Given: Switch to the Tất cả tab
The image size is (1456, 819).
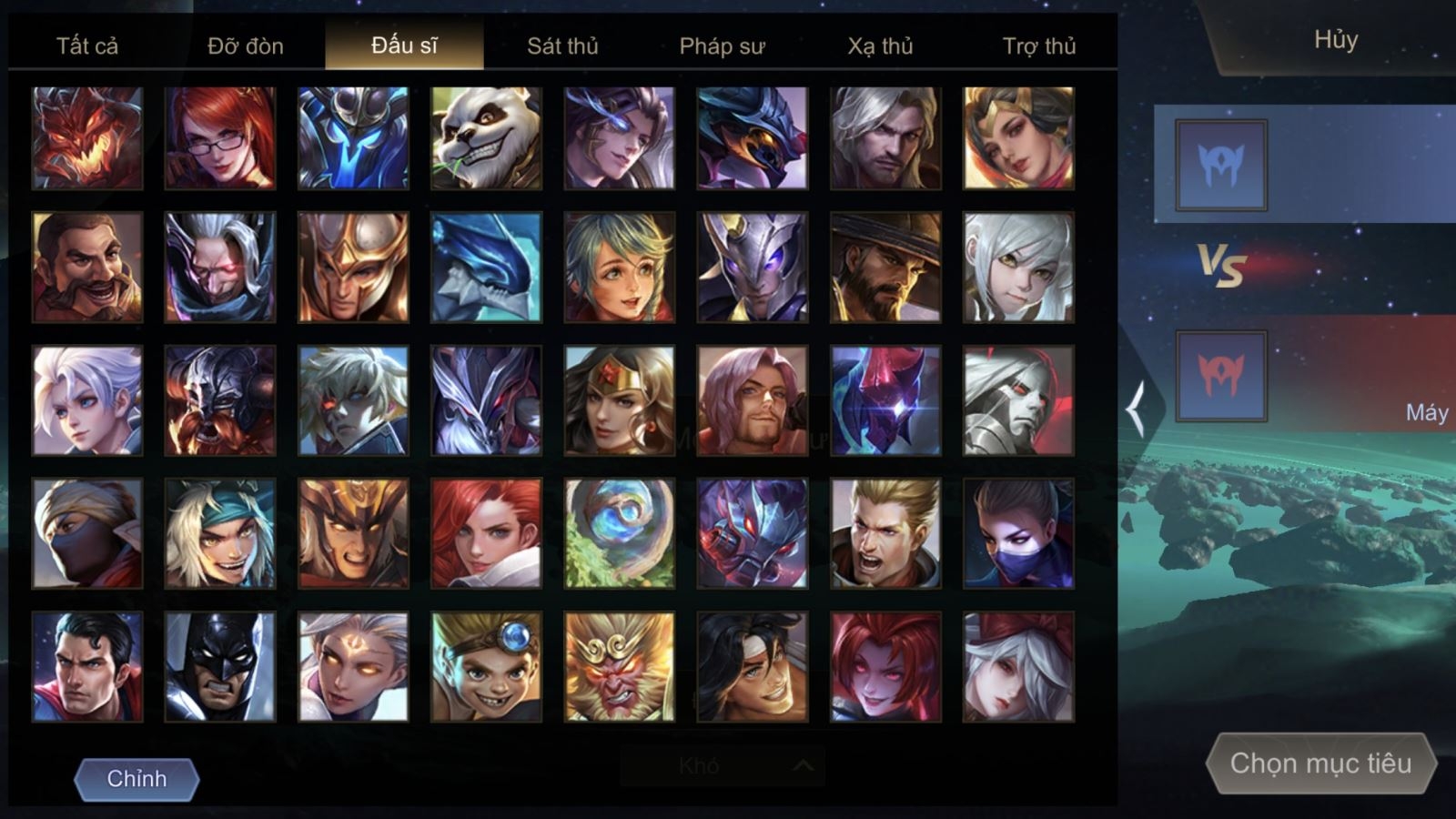Looking at the screenshot, I should pos(87,45).
